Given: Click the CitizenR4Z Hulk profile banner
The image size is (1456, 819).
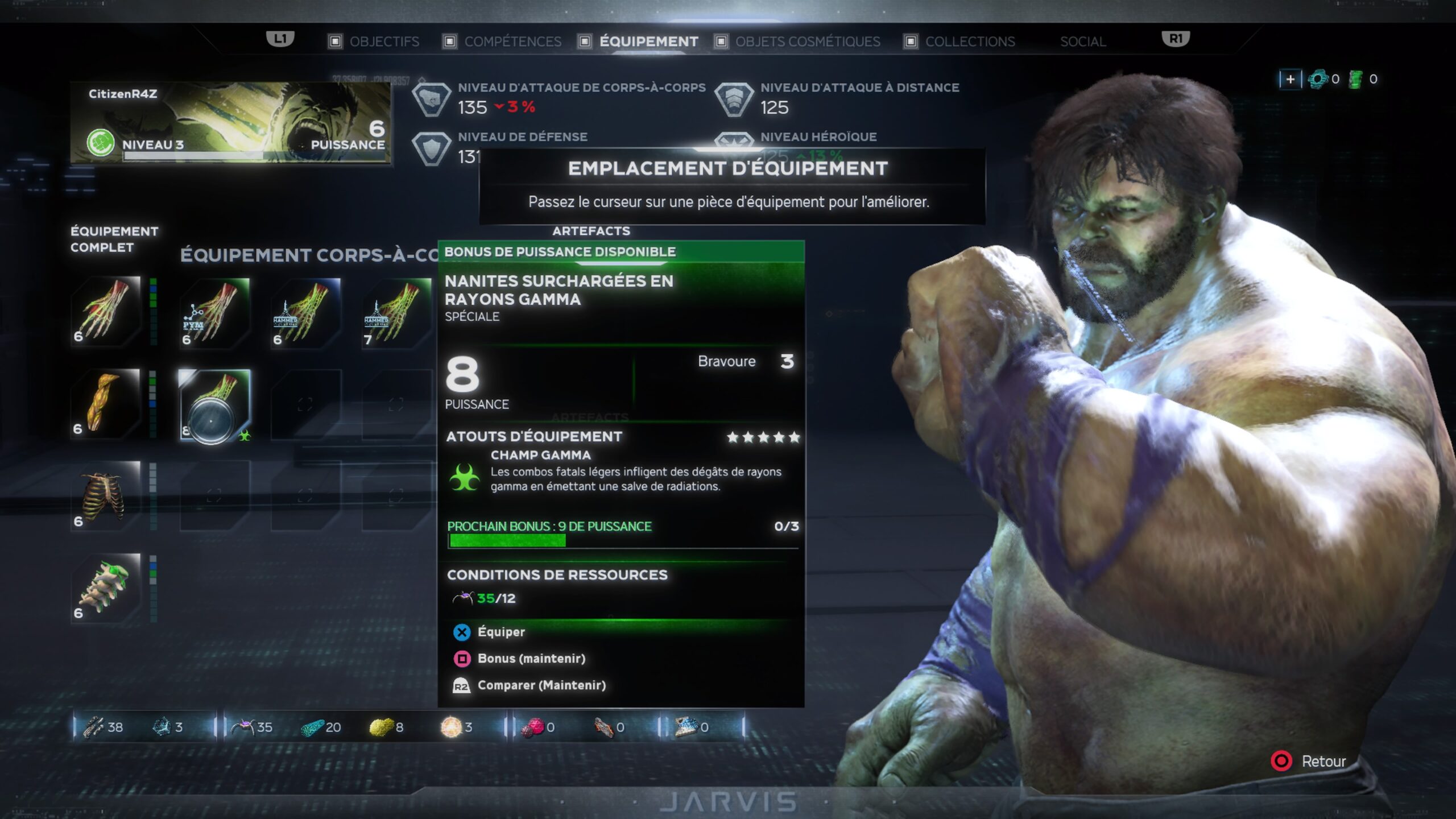Looking at the screenshot, I should (230, 122).
